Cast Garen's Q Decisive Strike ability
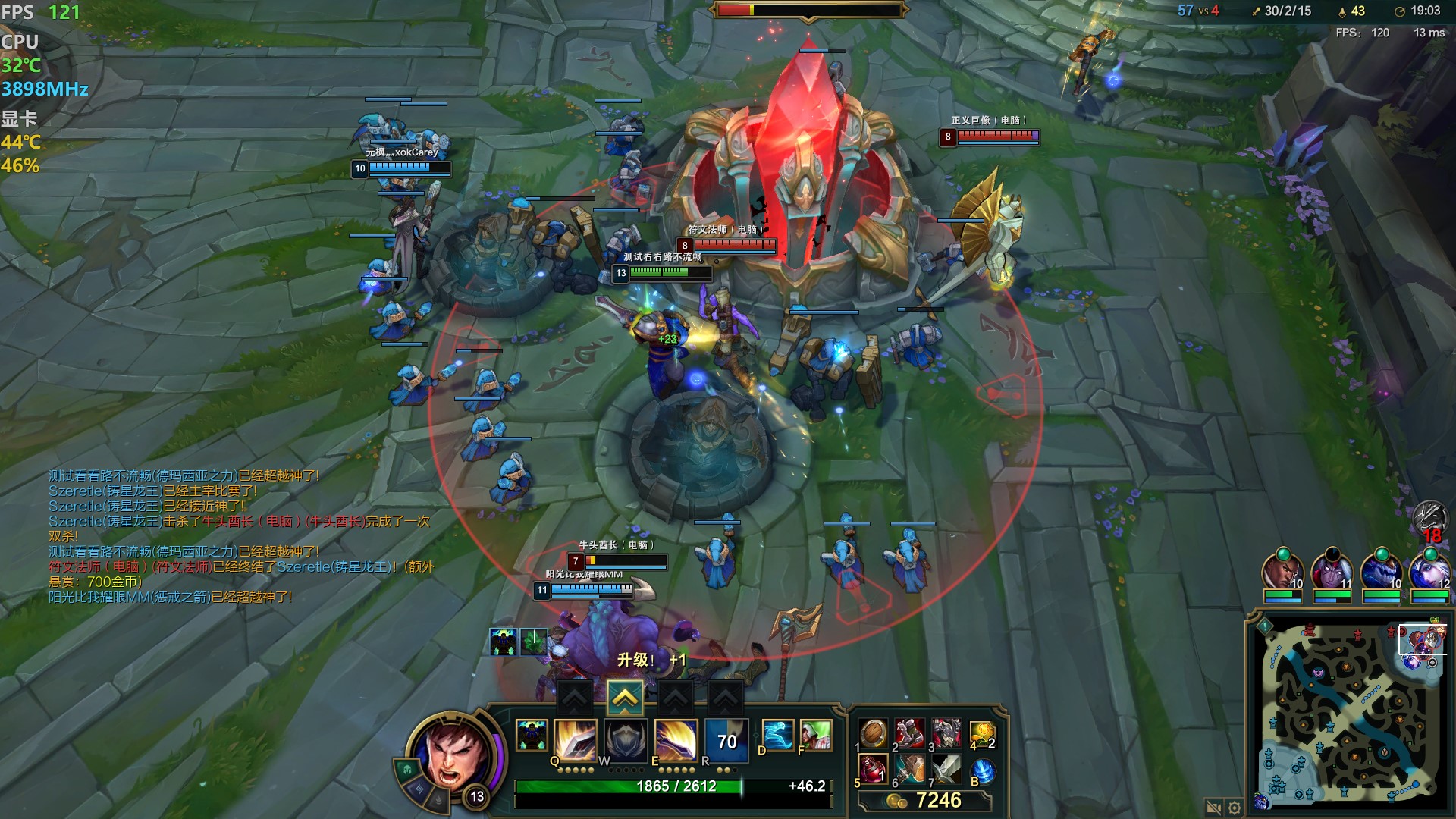Viewport: 1456px width, 819px height. pyautogui.click(x=576, y=739)
